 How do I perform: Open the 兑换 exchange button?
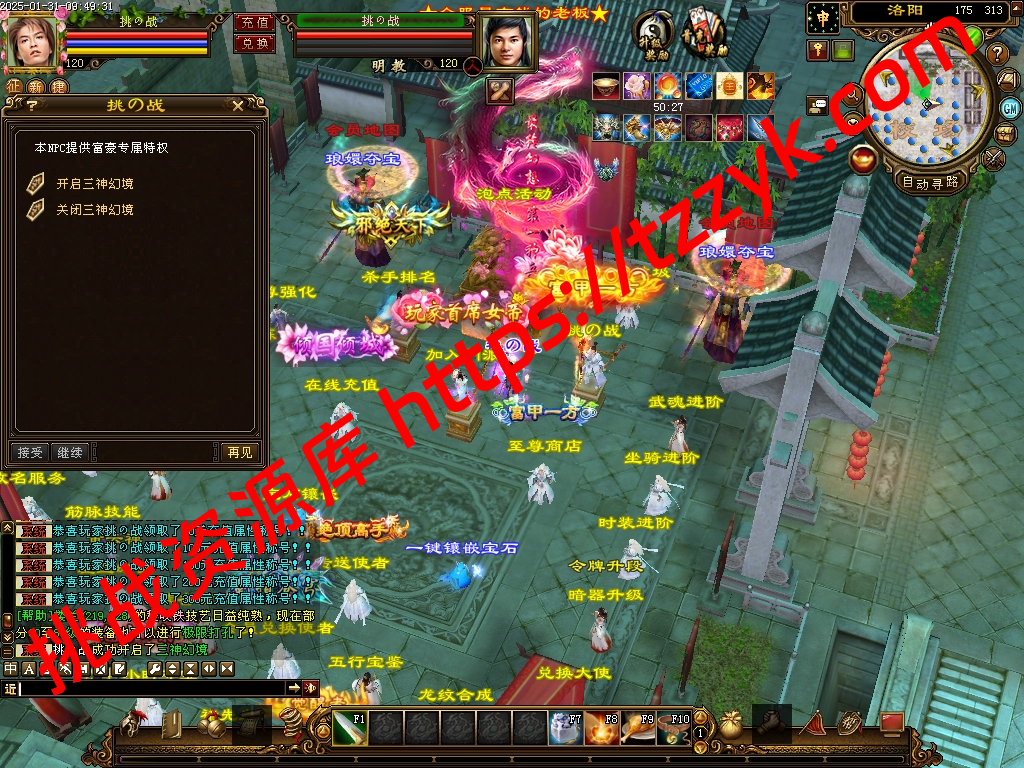pyautogui.click(x=255, y=43)
